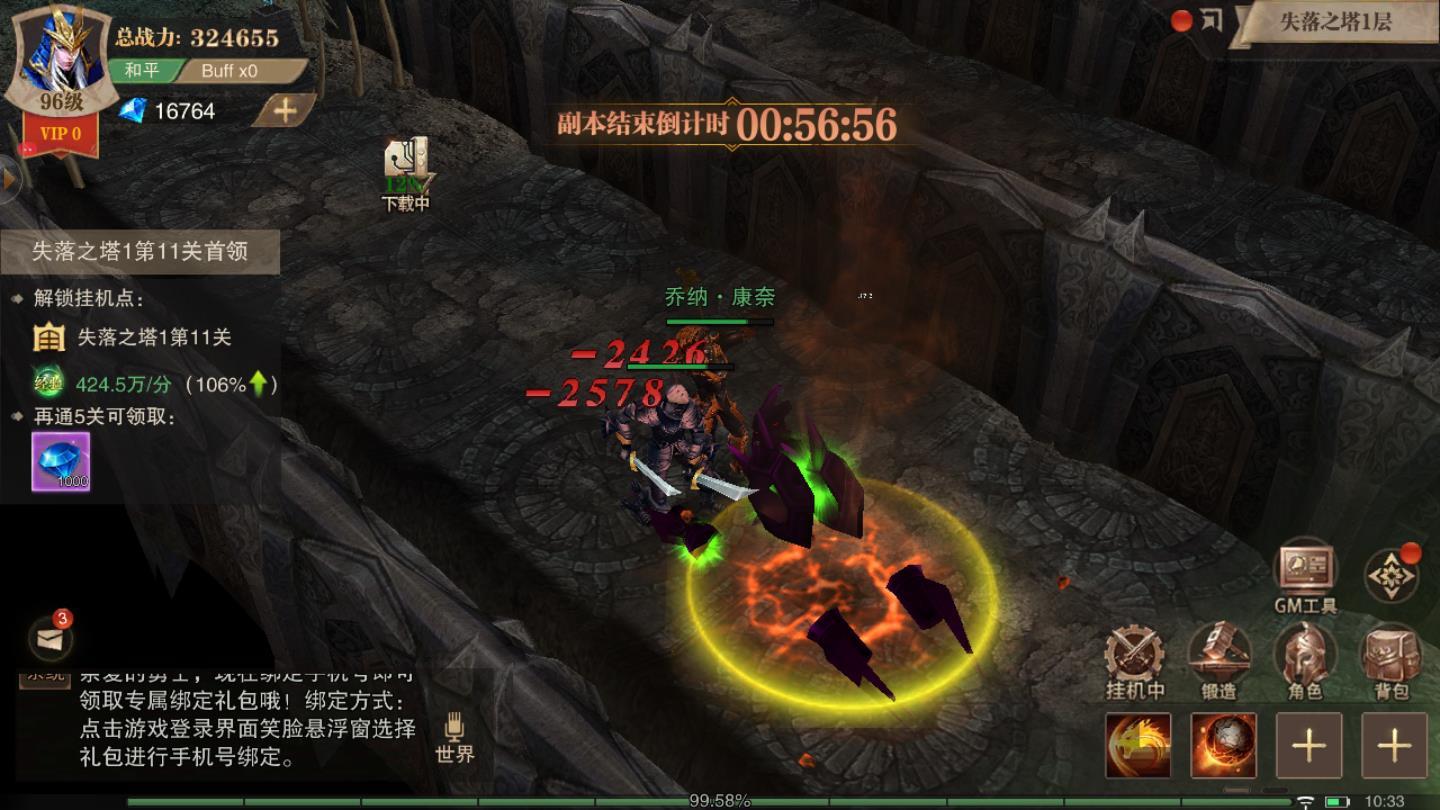Open the 角色 character sheet
The image size is (1440, 810).
1305,659
